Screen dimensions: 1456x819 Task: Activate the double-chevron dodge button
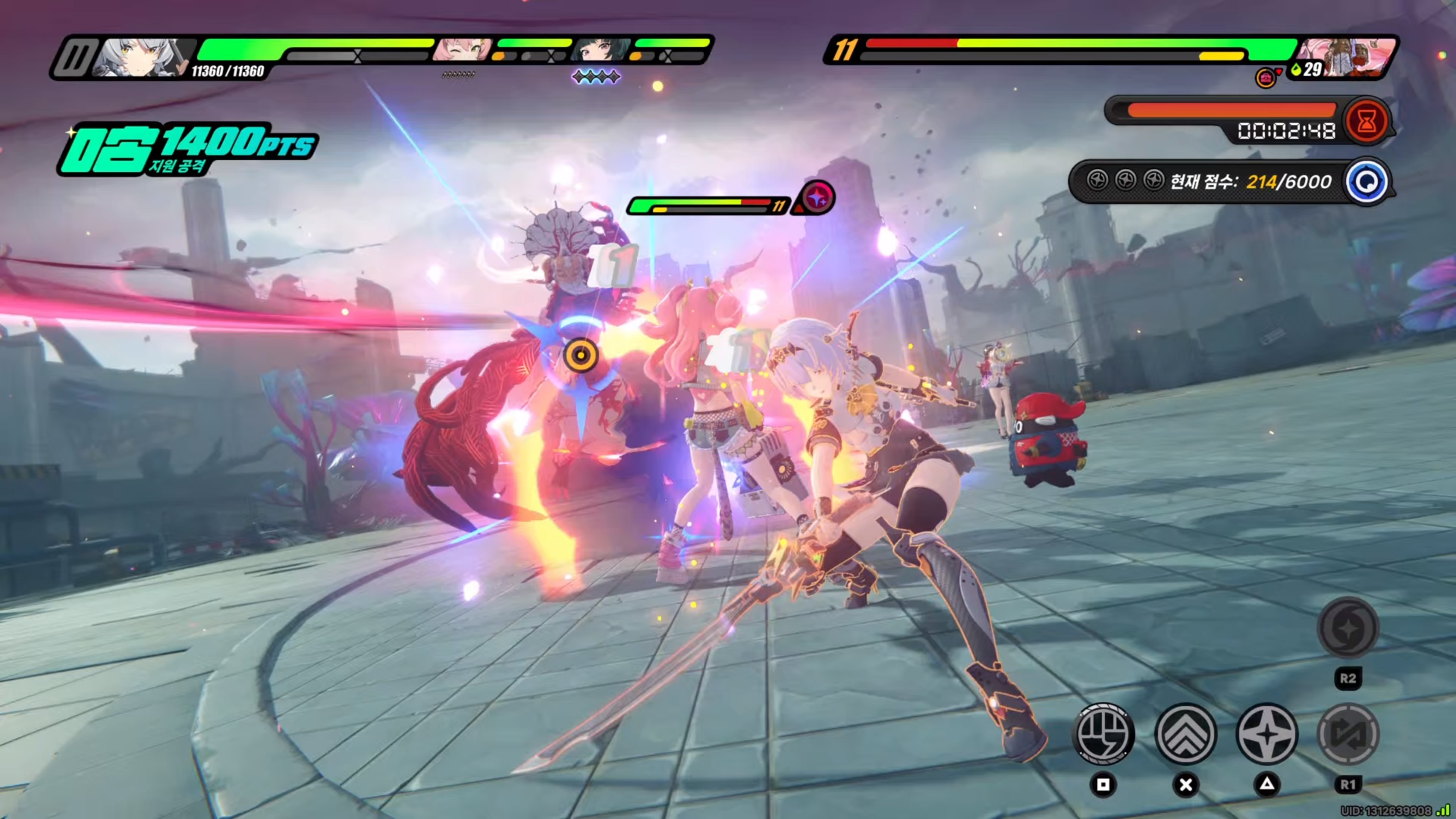click(1185, 734)
